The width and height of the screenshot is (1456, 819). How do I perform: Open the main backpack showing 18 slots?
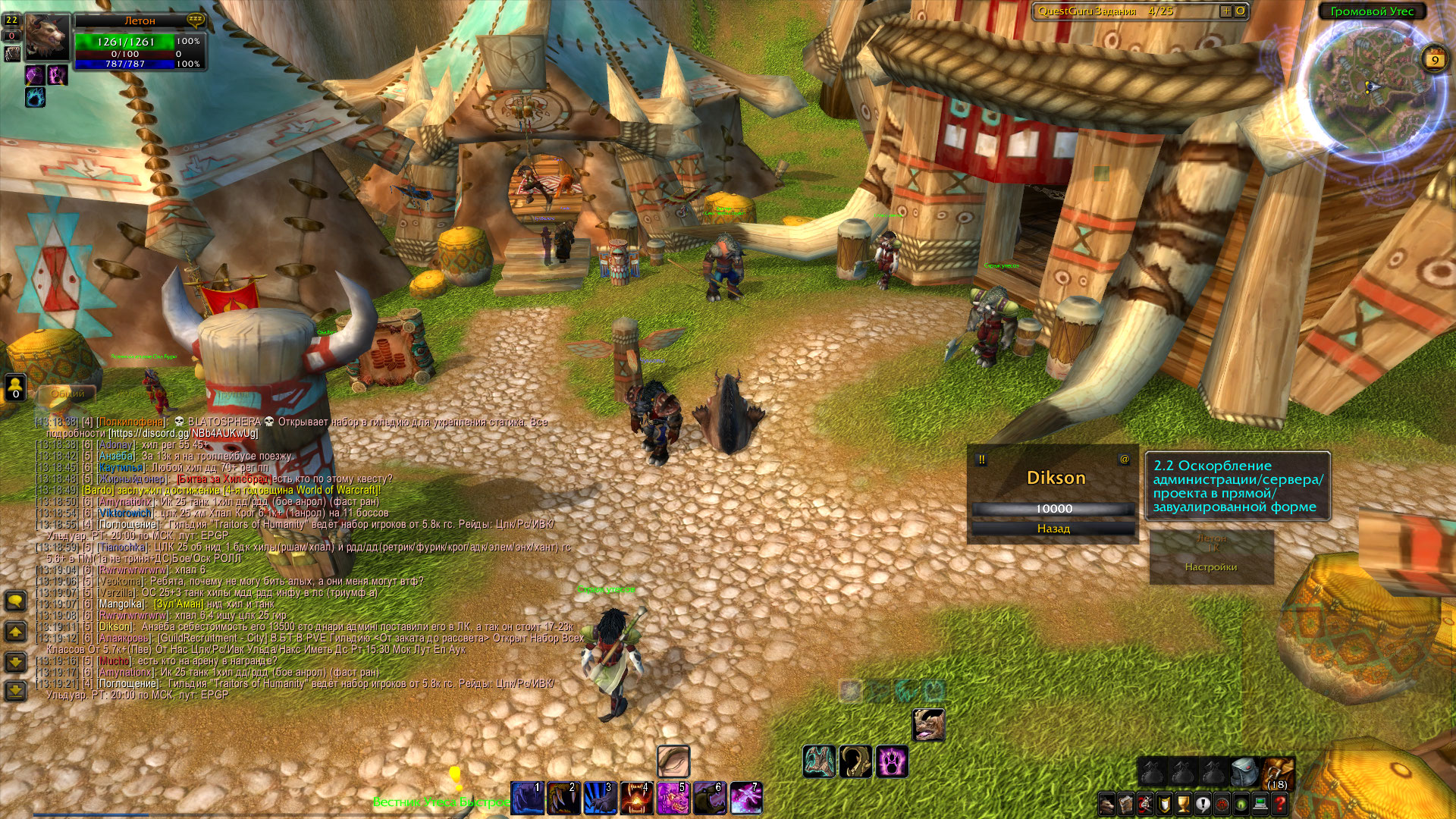tap(1279, 772)
